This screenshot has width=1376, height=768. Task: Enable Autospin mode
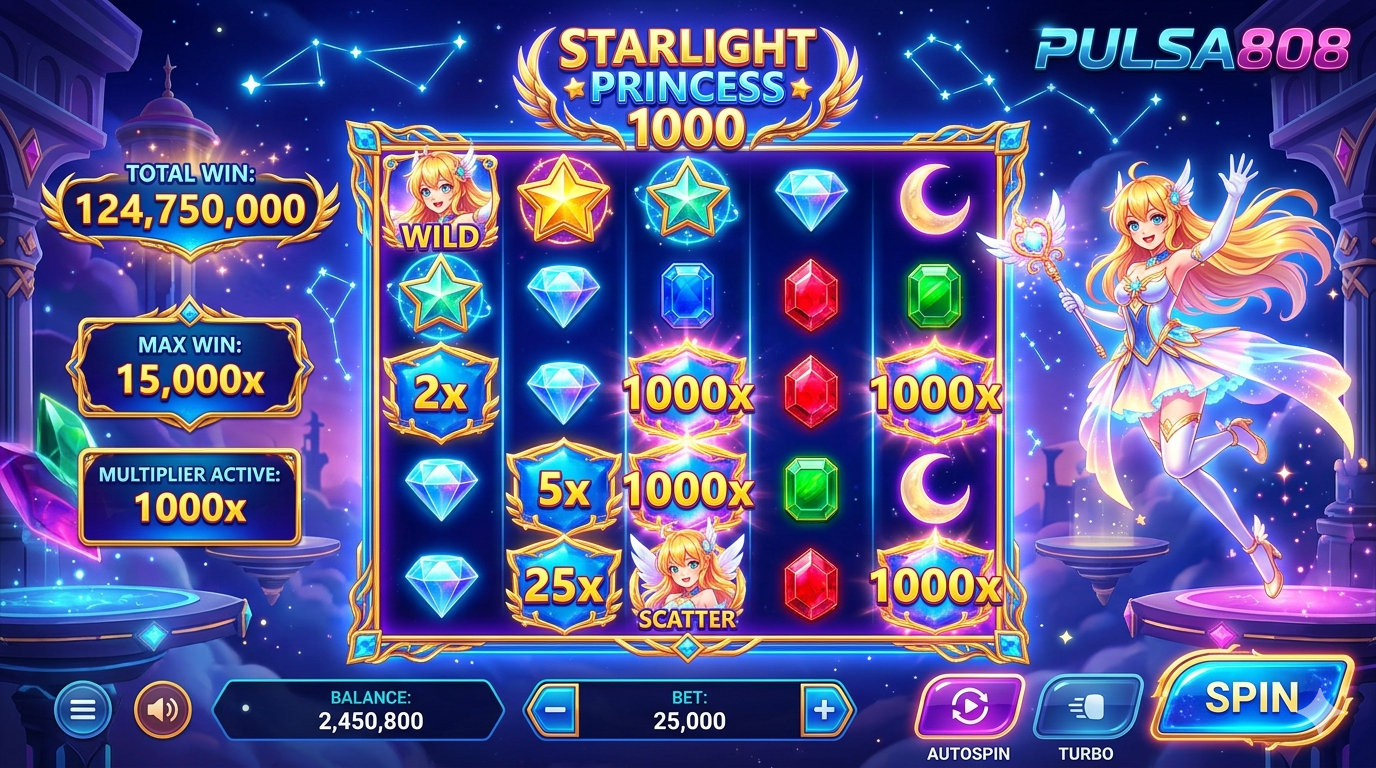[x=969, y=707]
